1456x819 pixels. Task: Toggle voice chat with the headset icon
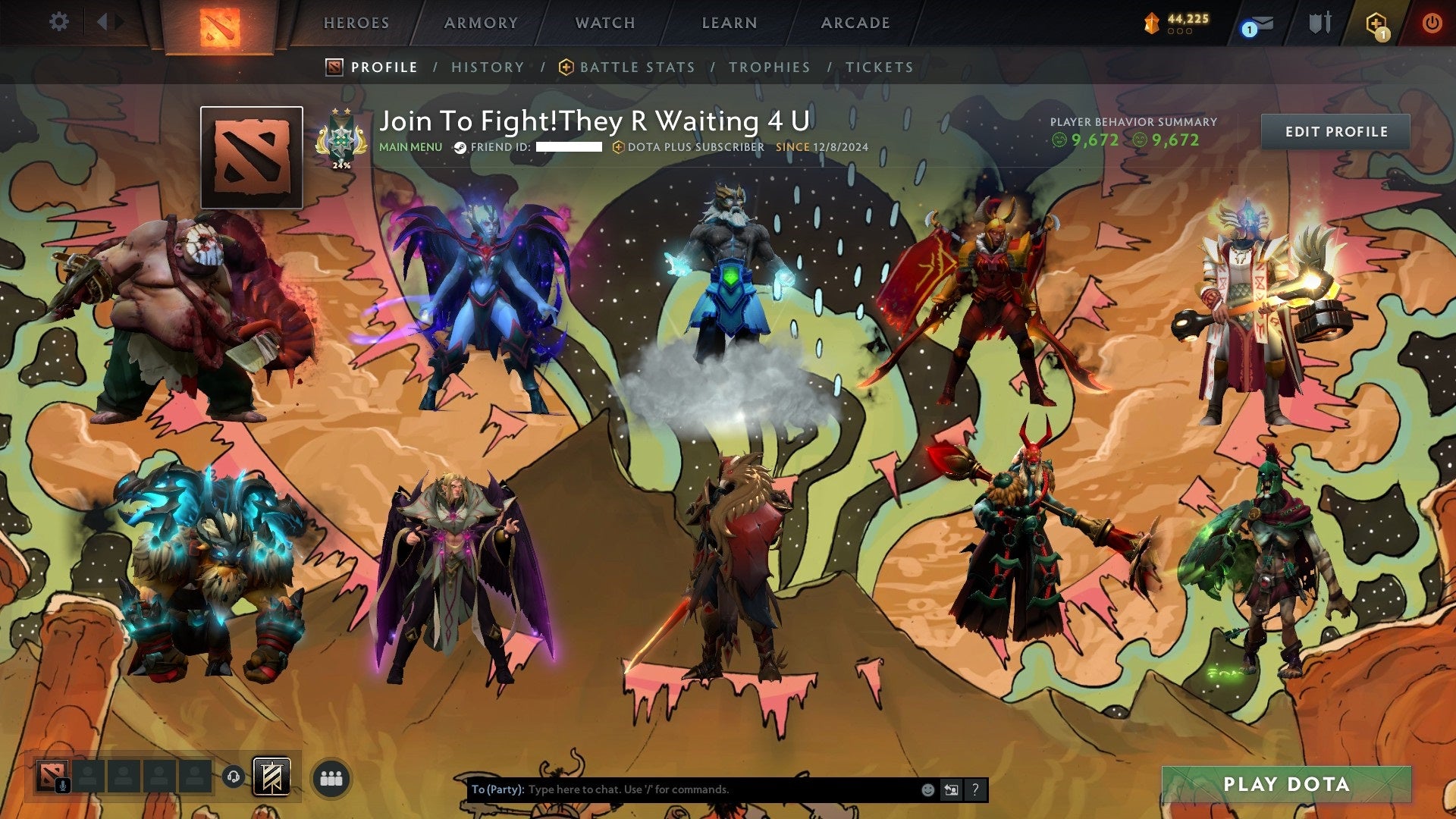click(x=234, y=777)
